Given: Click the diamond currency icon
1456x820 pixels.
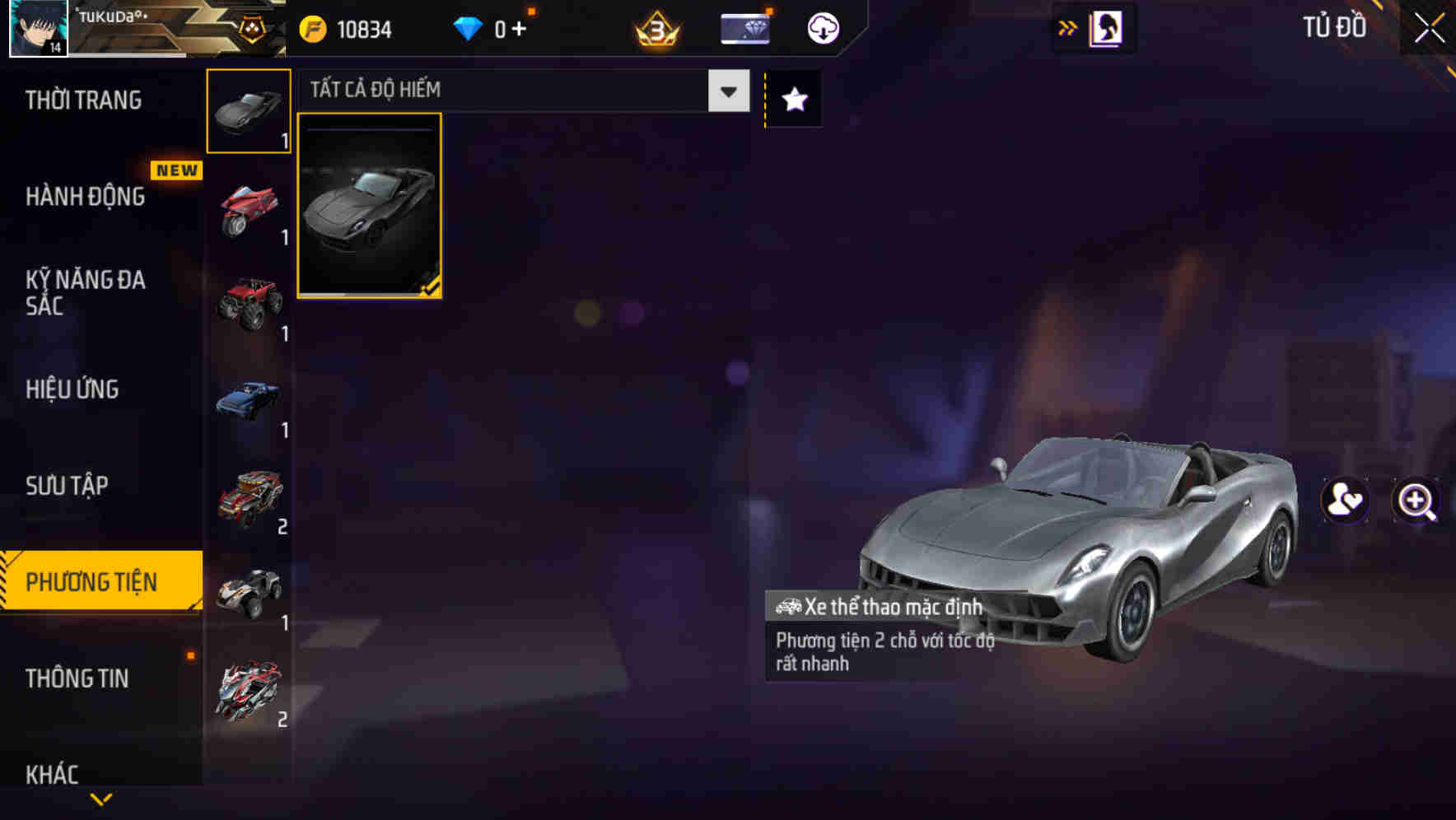Looking at the screenshot, I should pos(468,28).
